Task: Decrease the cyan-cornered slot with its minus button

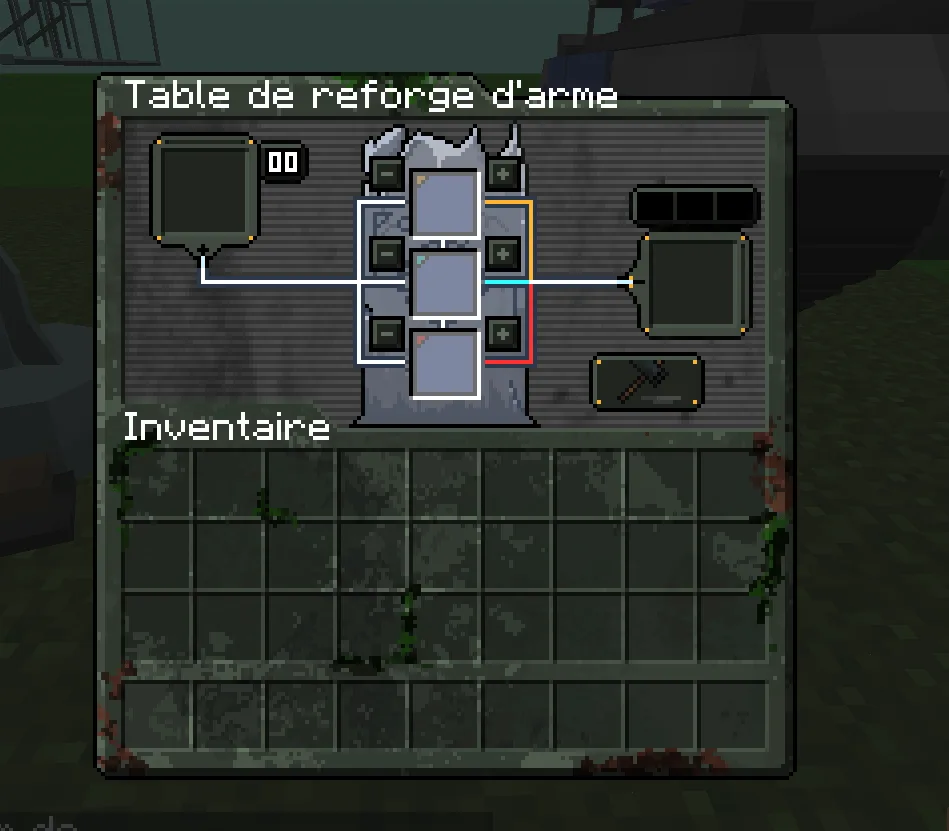Action: point(387,253)
